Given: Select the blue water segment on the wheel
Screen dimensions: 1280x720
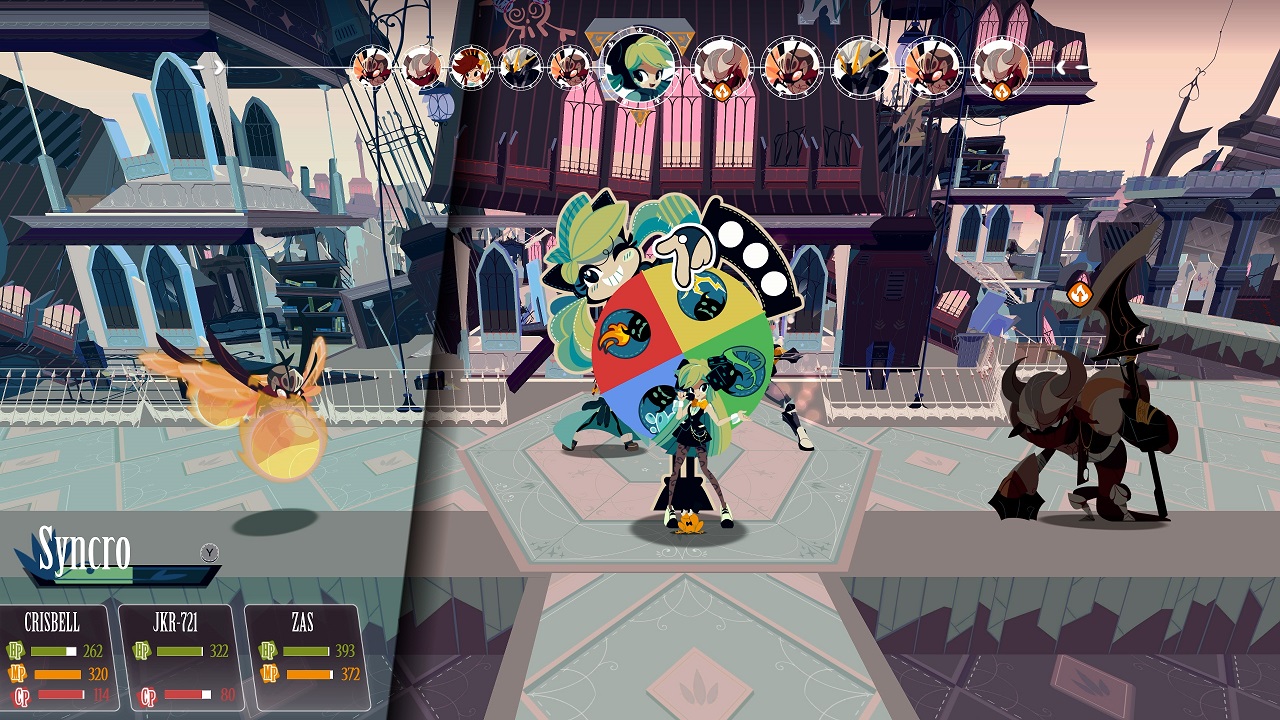Looking at the screenshot, I should coord(662,405).
